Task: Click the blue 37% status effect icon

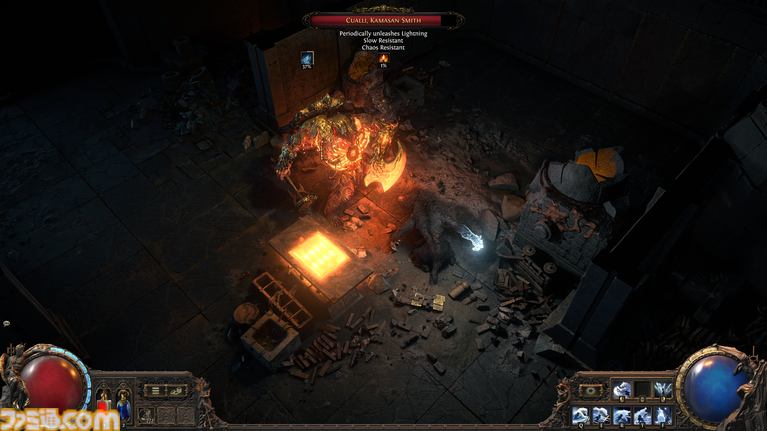Action: [x=307, y=58]
